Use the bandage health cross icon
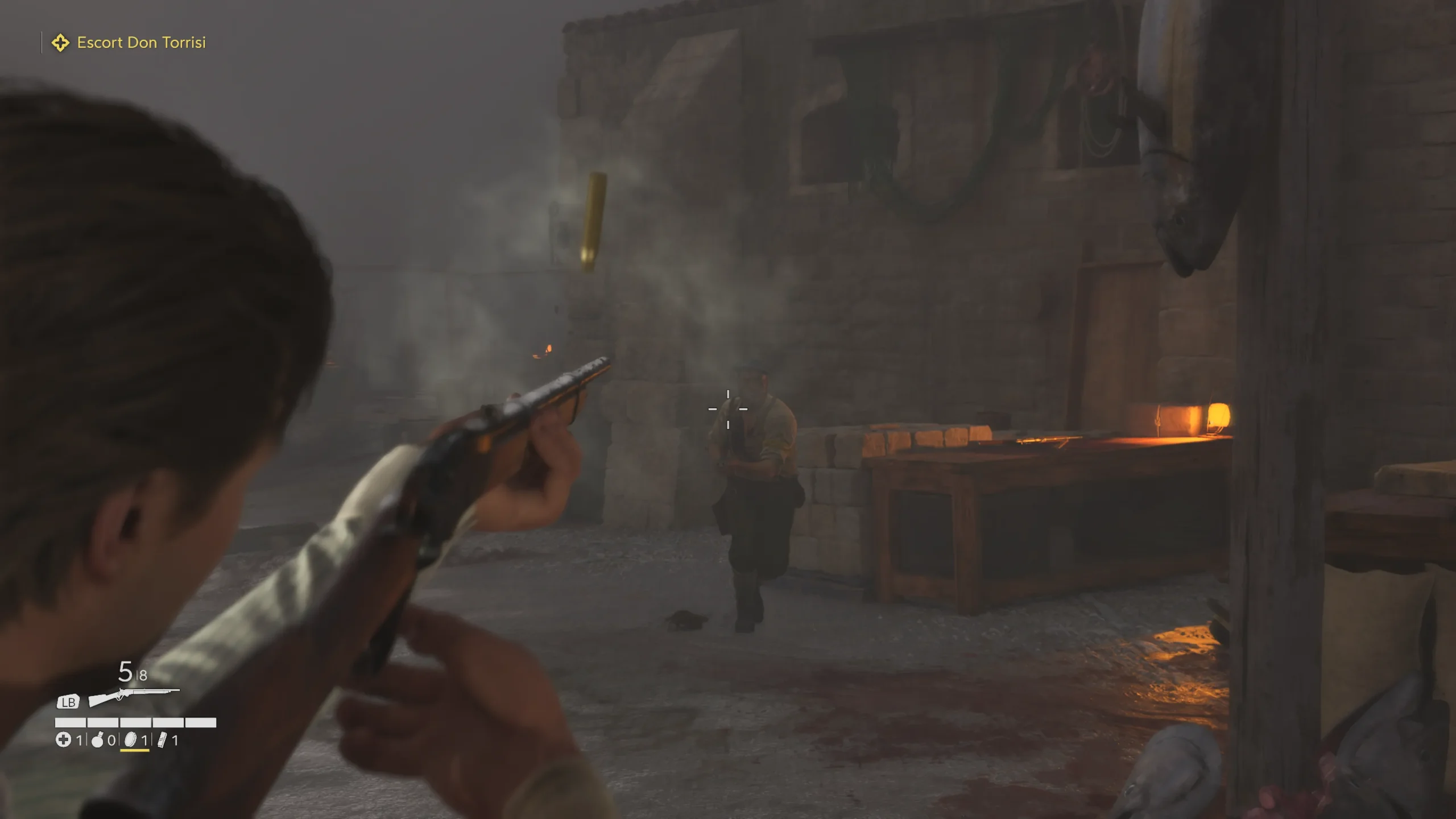The image size is (1456, 819). coord(63,740)
